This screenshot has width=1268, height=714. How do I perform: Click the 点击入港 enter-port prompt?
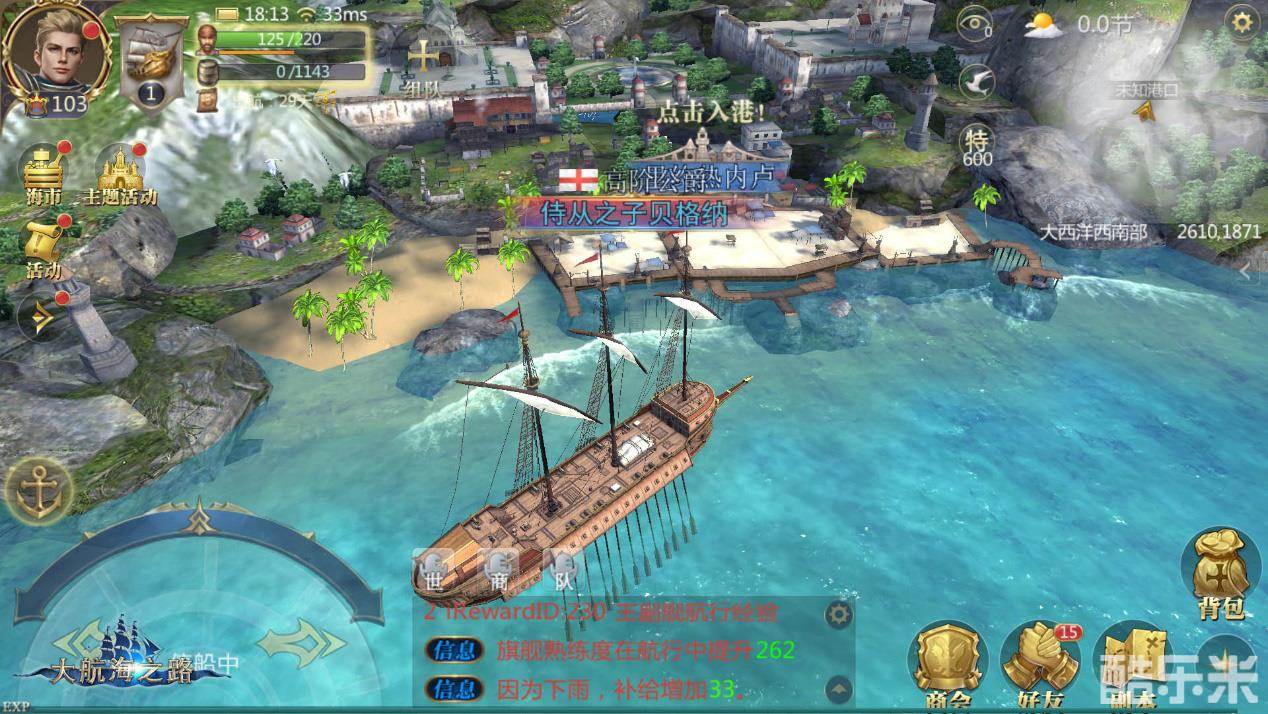pos(717,110)
